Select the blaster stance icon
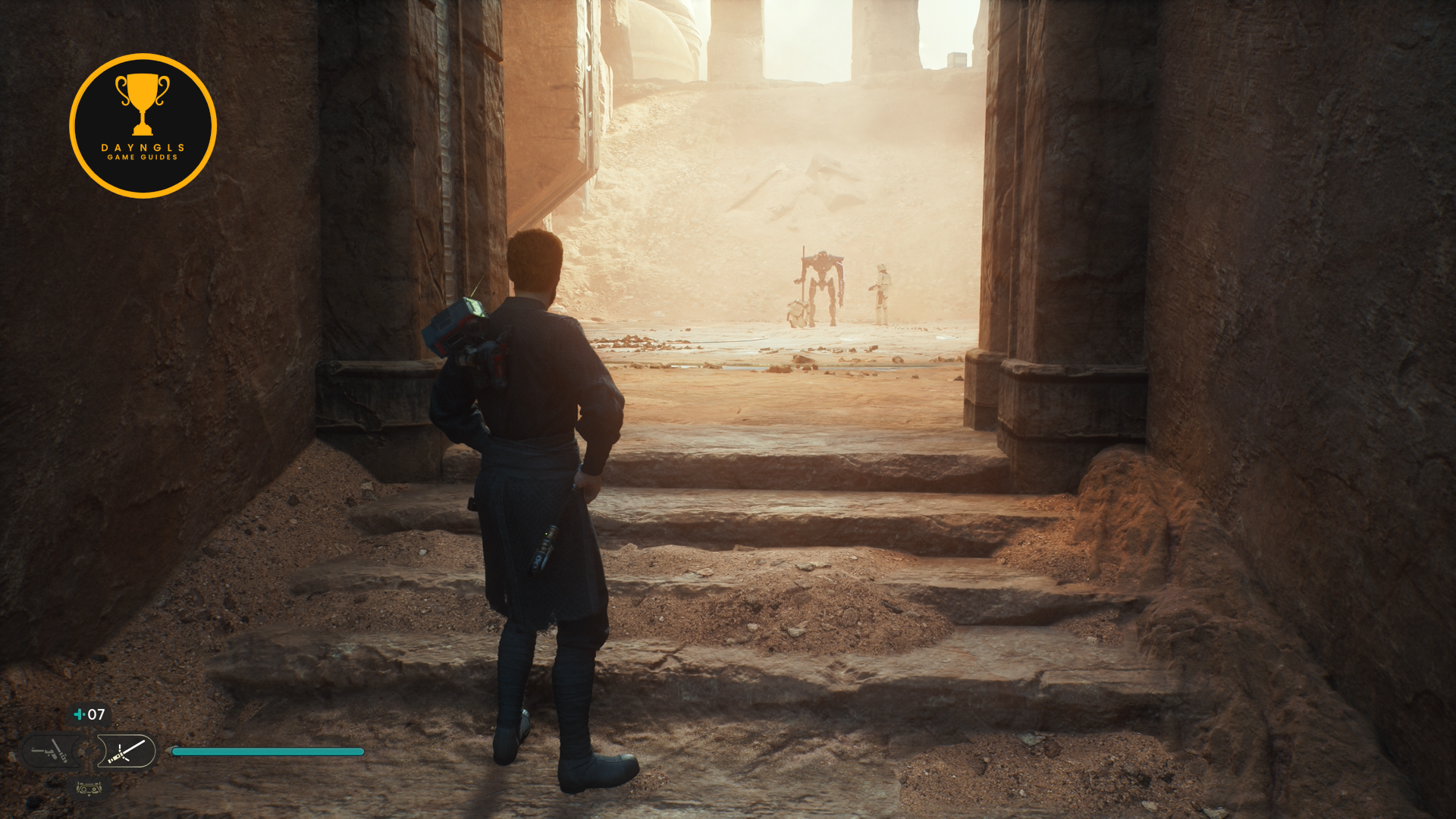Image resolution: width=1456 pixels, height=819 pixels. point(51,752)
